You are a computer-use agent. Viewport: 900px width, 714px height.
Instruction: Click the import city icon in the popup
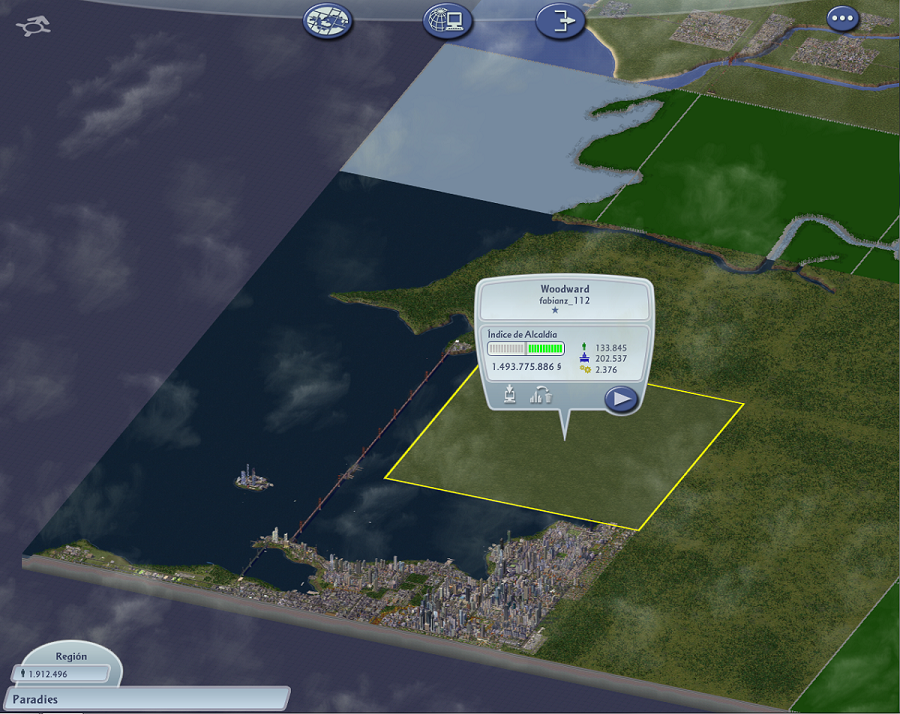point(510,395)
